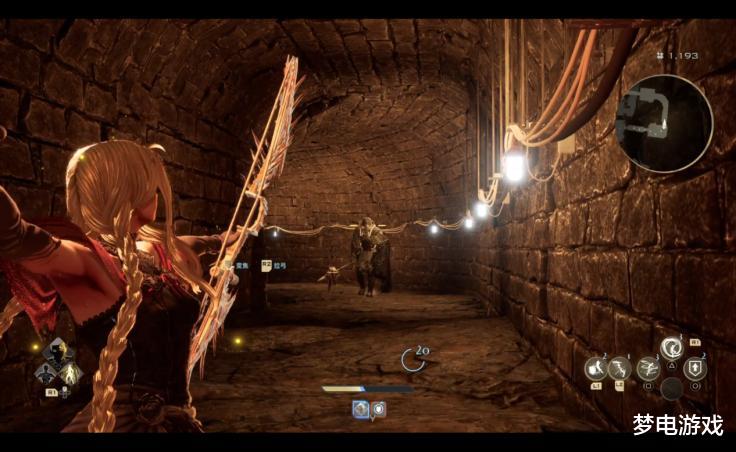Image resolution: width=736 pixels, height=452 pixels.
Task: Click the empty dark skill slot
Action: tap(672, 388)
